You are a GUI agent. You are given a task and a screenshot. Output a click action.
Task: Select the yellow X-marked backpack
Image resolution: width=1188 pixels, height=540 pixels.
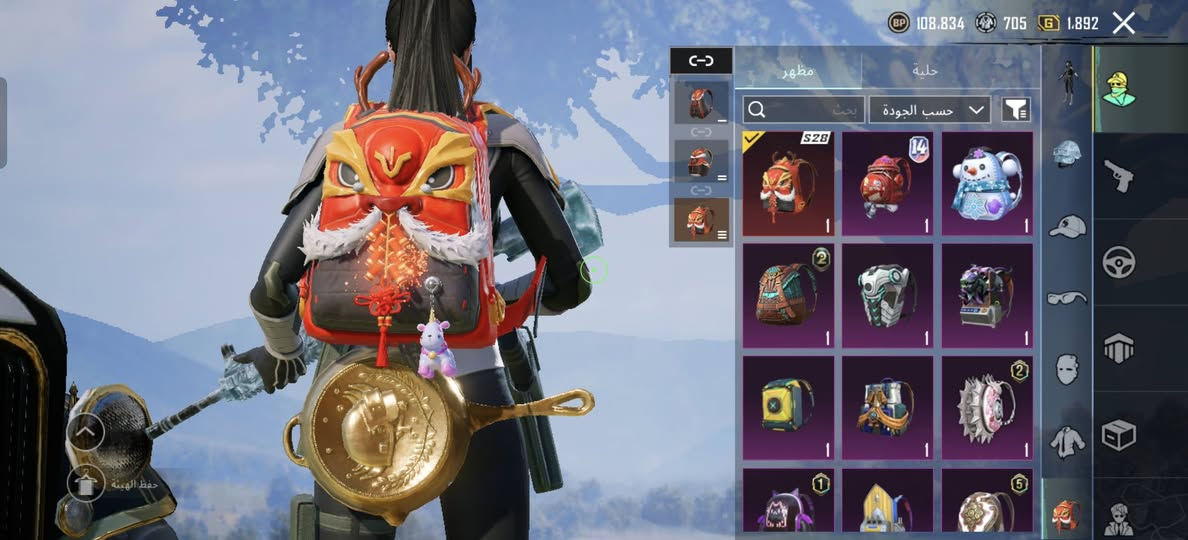coord(788,406)
